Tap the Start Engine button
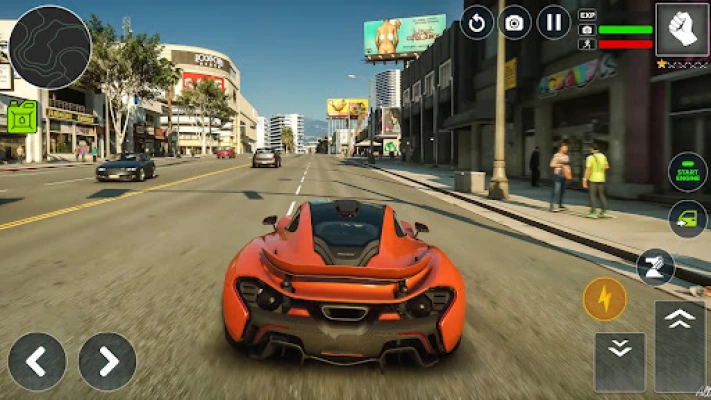The image size is (711, 400). click(x=688, y=171)
